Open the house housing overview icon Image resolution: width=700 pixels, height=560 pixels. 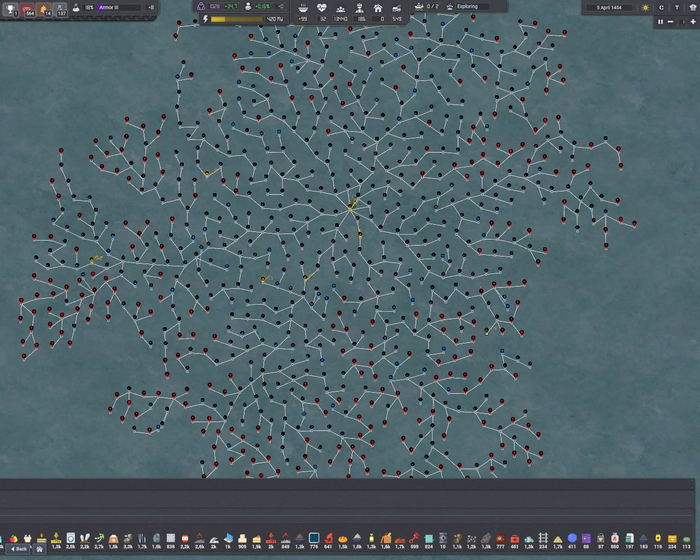(378, 7)
